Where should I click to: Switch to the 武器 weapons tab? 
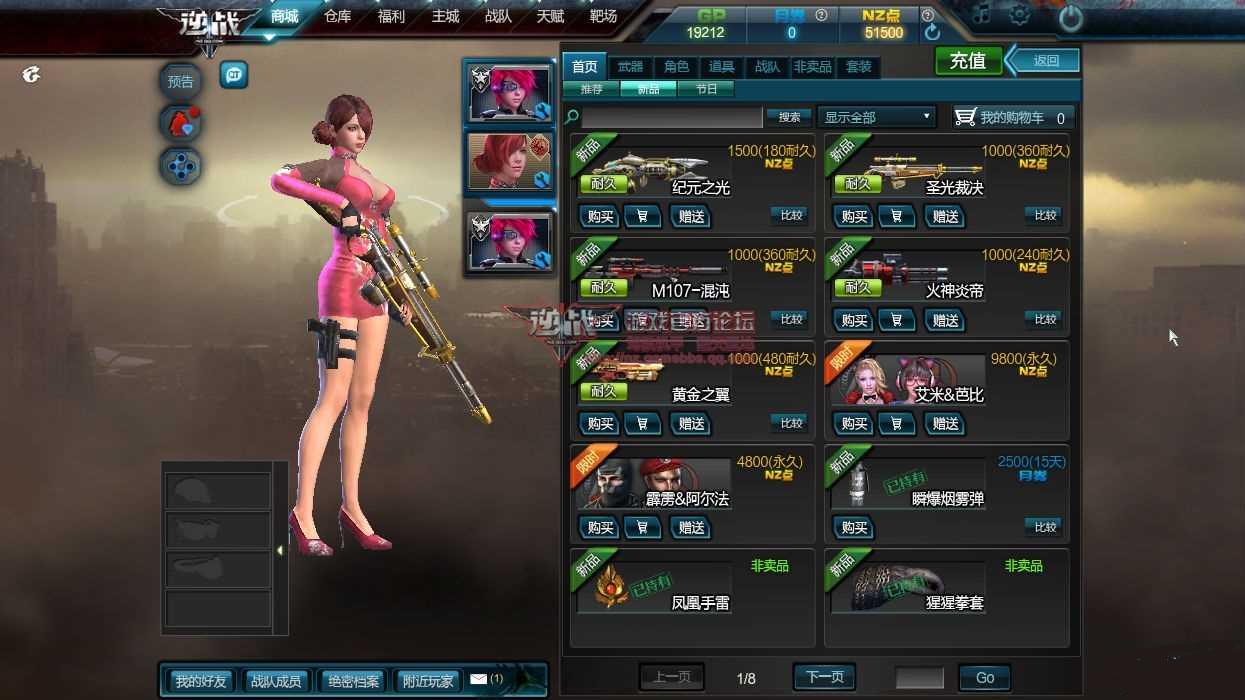tap(630, 67)
